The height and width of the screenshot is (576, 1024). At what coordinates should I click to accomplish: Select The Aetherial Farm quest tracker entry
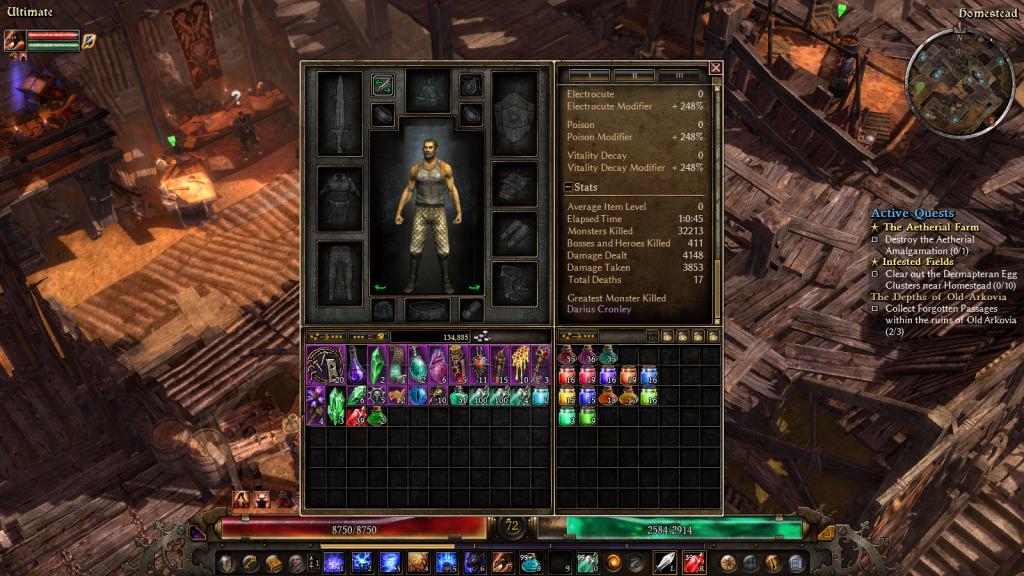930,227
